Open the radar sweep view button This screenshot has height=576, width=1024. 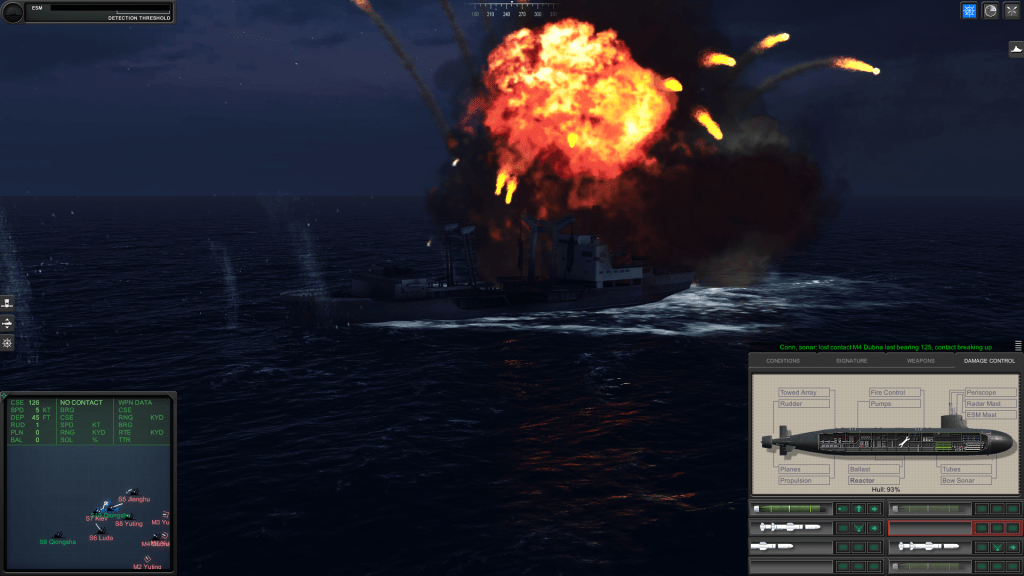(x=990, y=11)
